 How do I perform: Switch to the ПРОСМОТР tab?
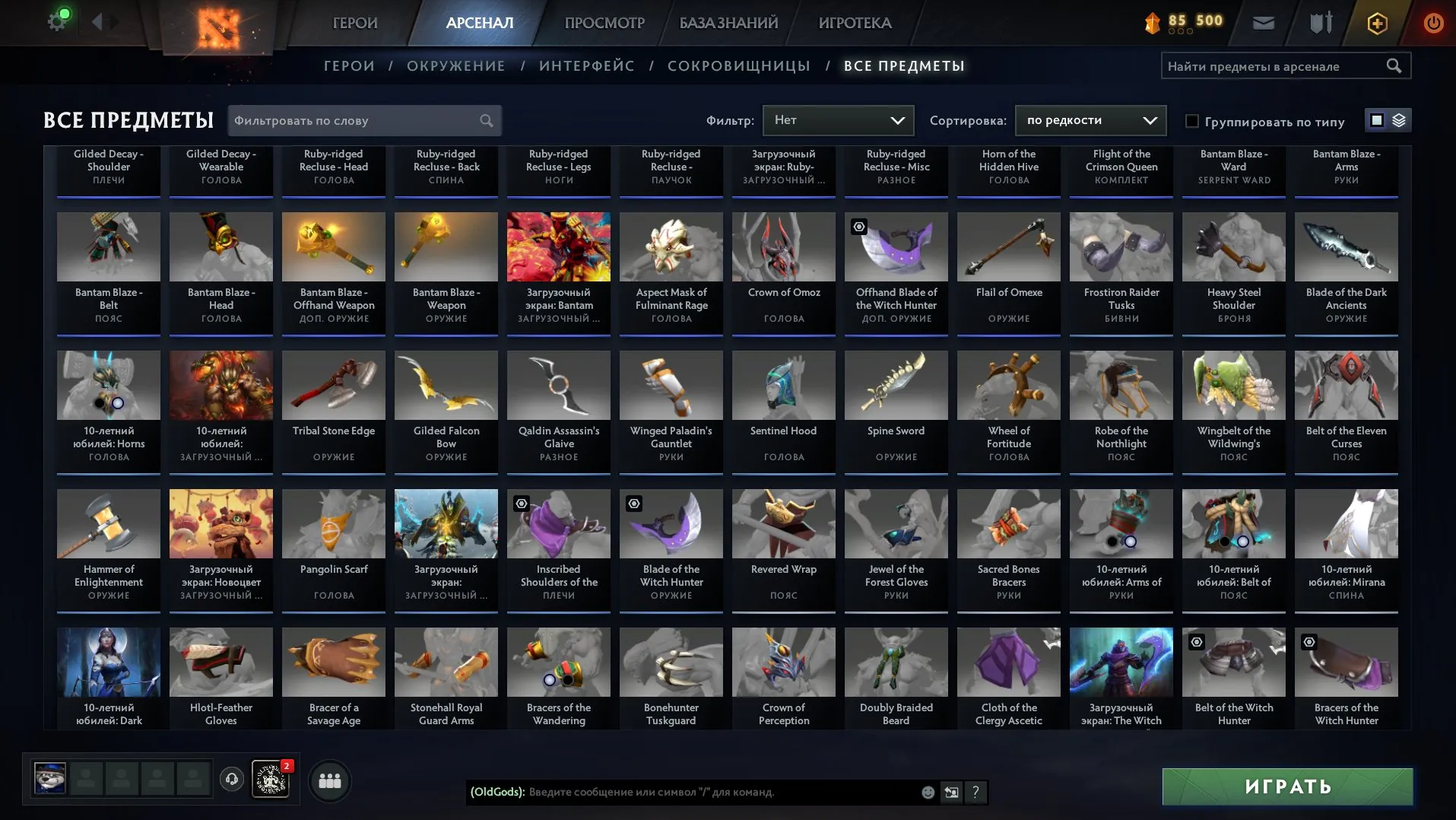point(604,23)
